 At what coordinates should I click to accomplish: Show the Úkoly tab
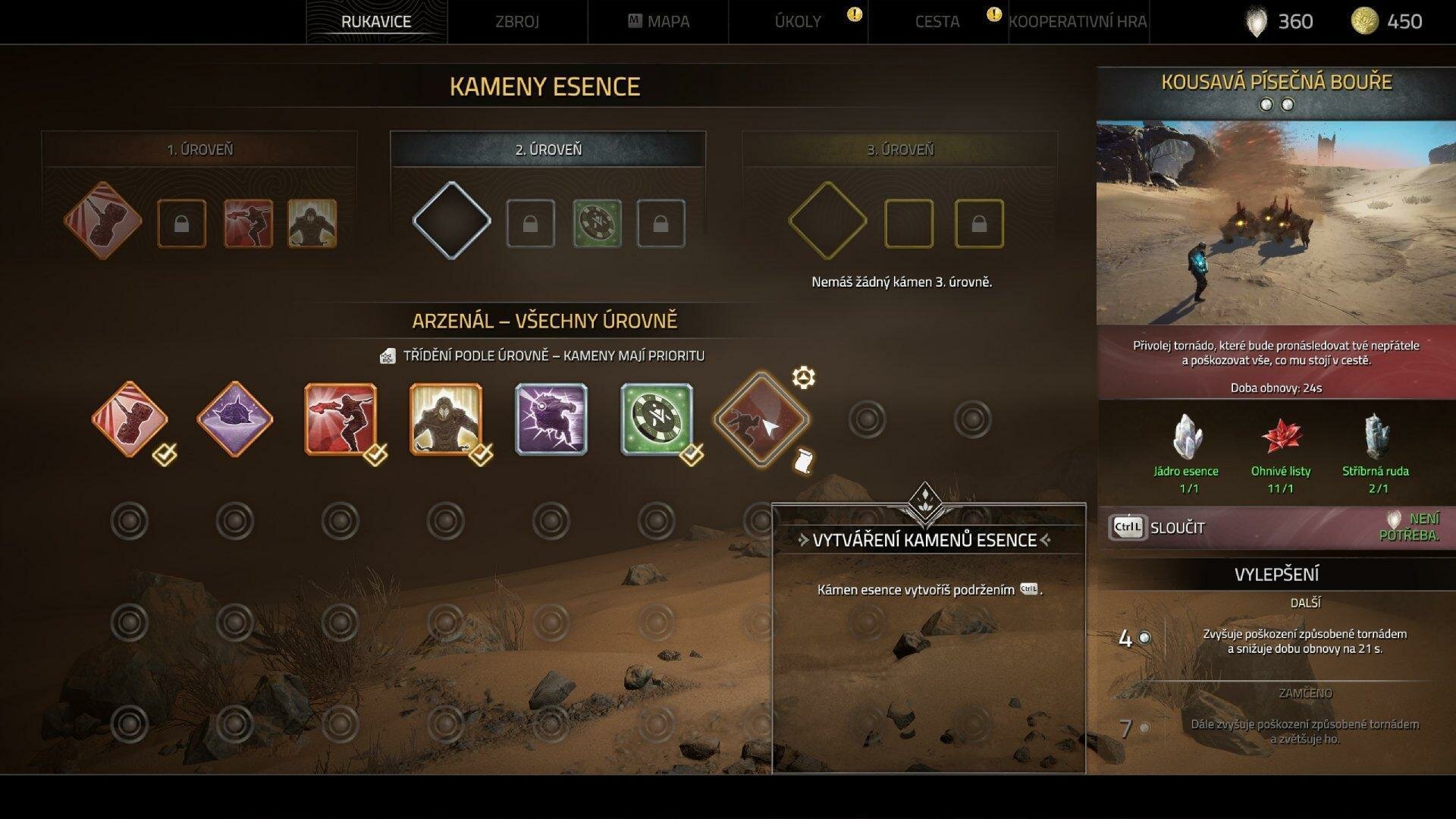798,21
